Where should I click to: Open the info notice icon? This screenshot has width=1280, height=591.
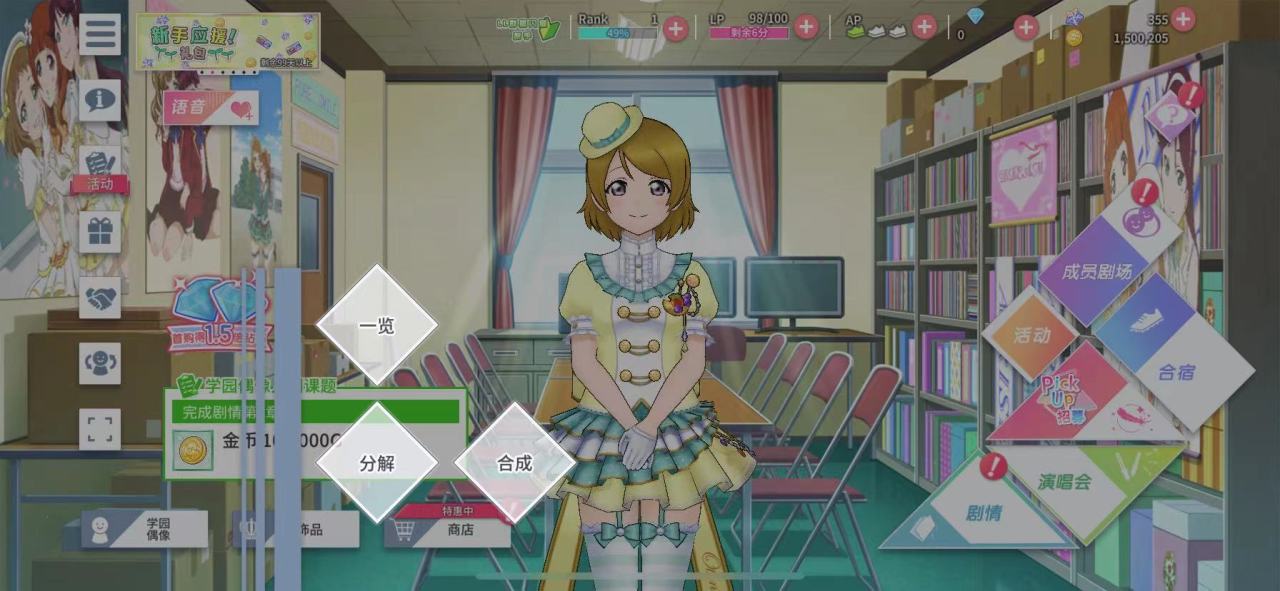(100, 100)
